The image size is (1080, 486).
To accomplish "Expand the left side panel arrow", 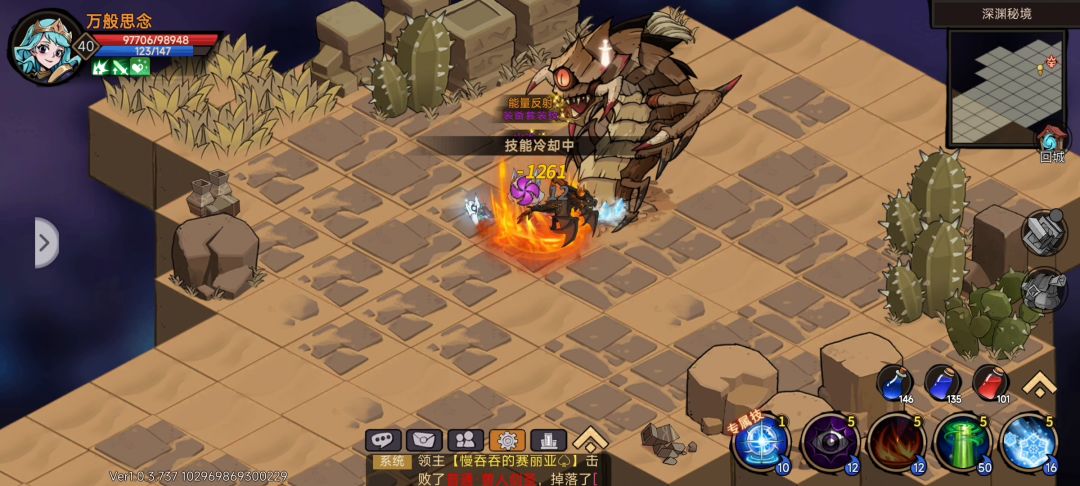I will pos(45,243).
